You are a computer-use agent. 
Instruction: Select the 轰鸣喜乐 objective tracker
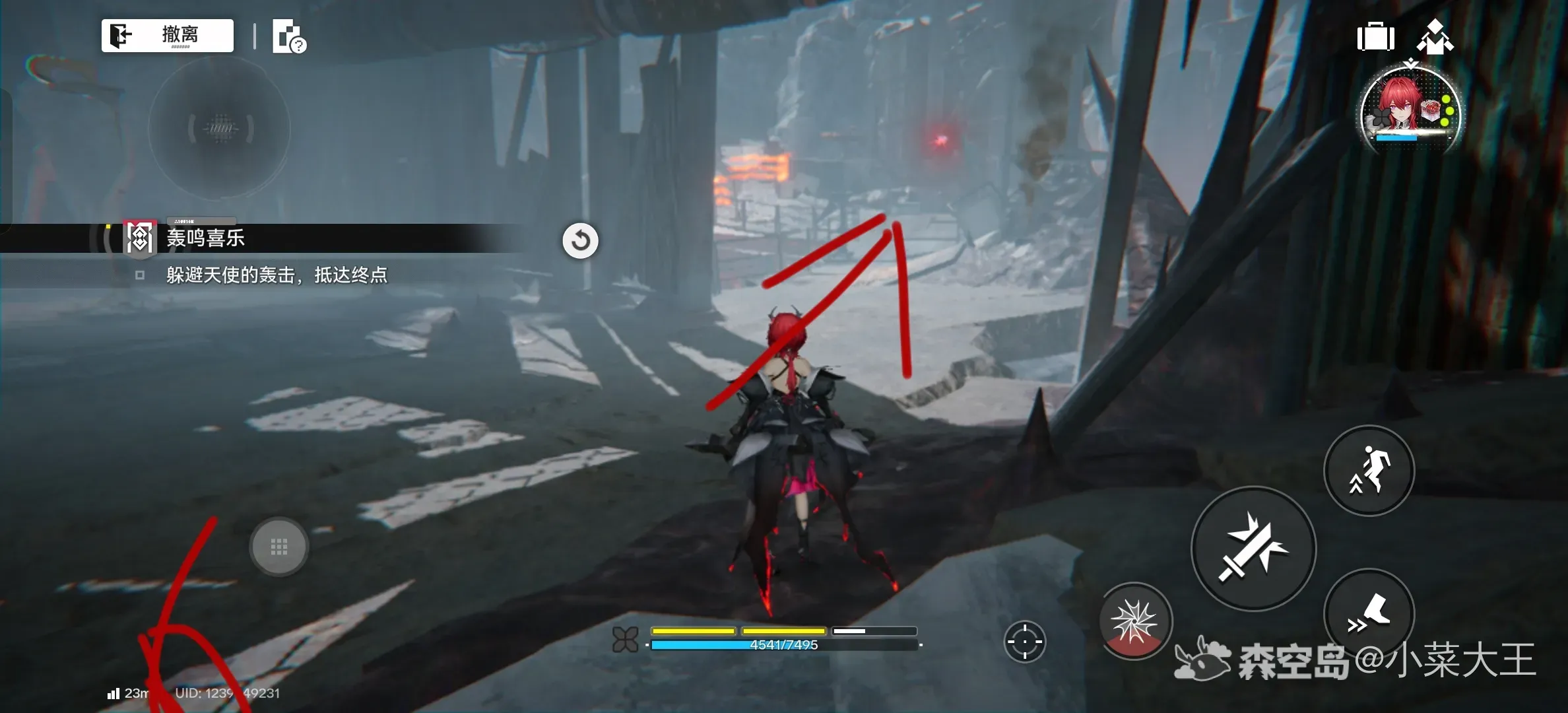click(205, 238)
